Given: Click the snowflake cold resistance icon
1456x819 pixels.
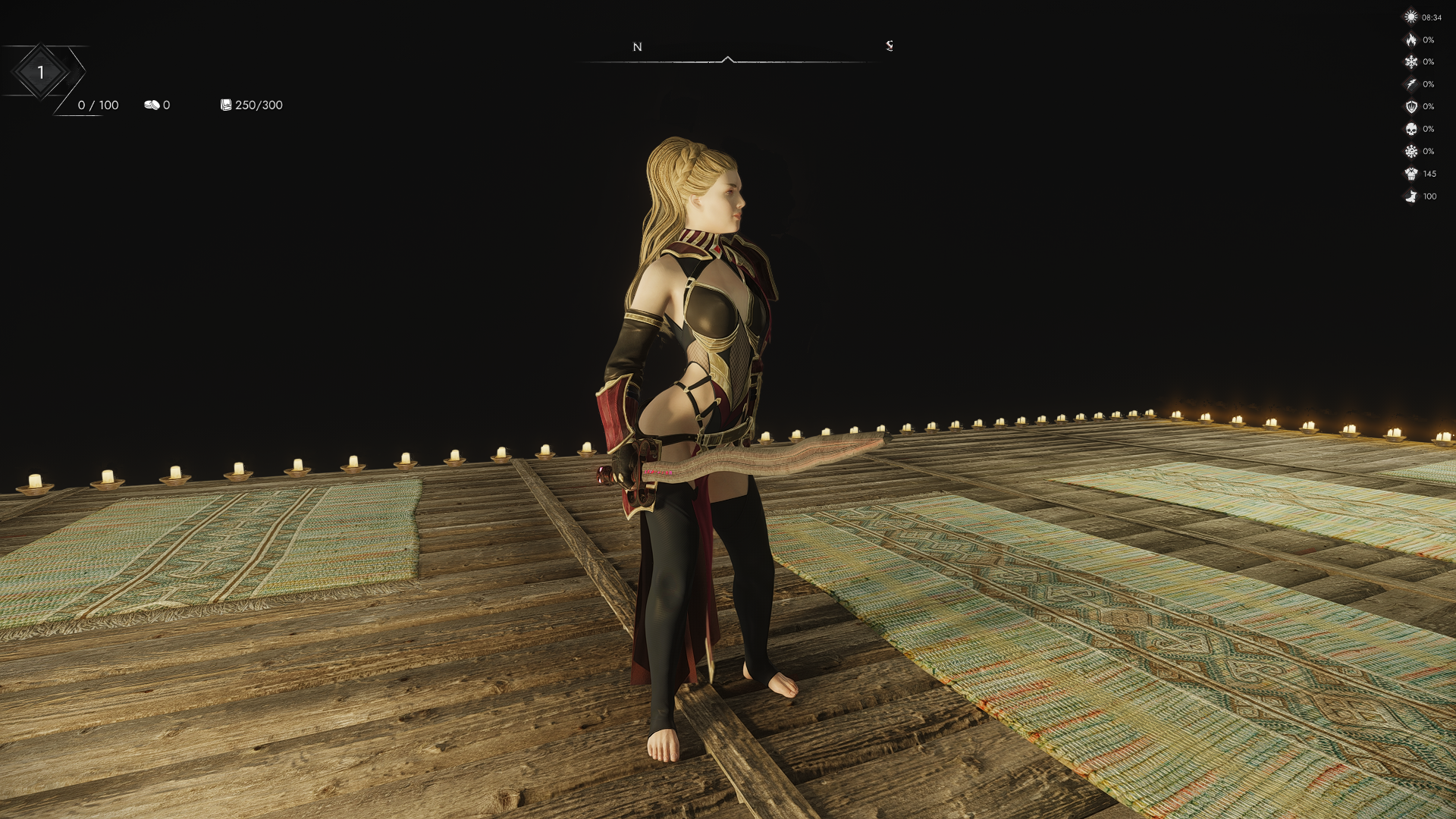Looking at the screenshot, I should pos(1411,61).
